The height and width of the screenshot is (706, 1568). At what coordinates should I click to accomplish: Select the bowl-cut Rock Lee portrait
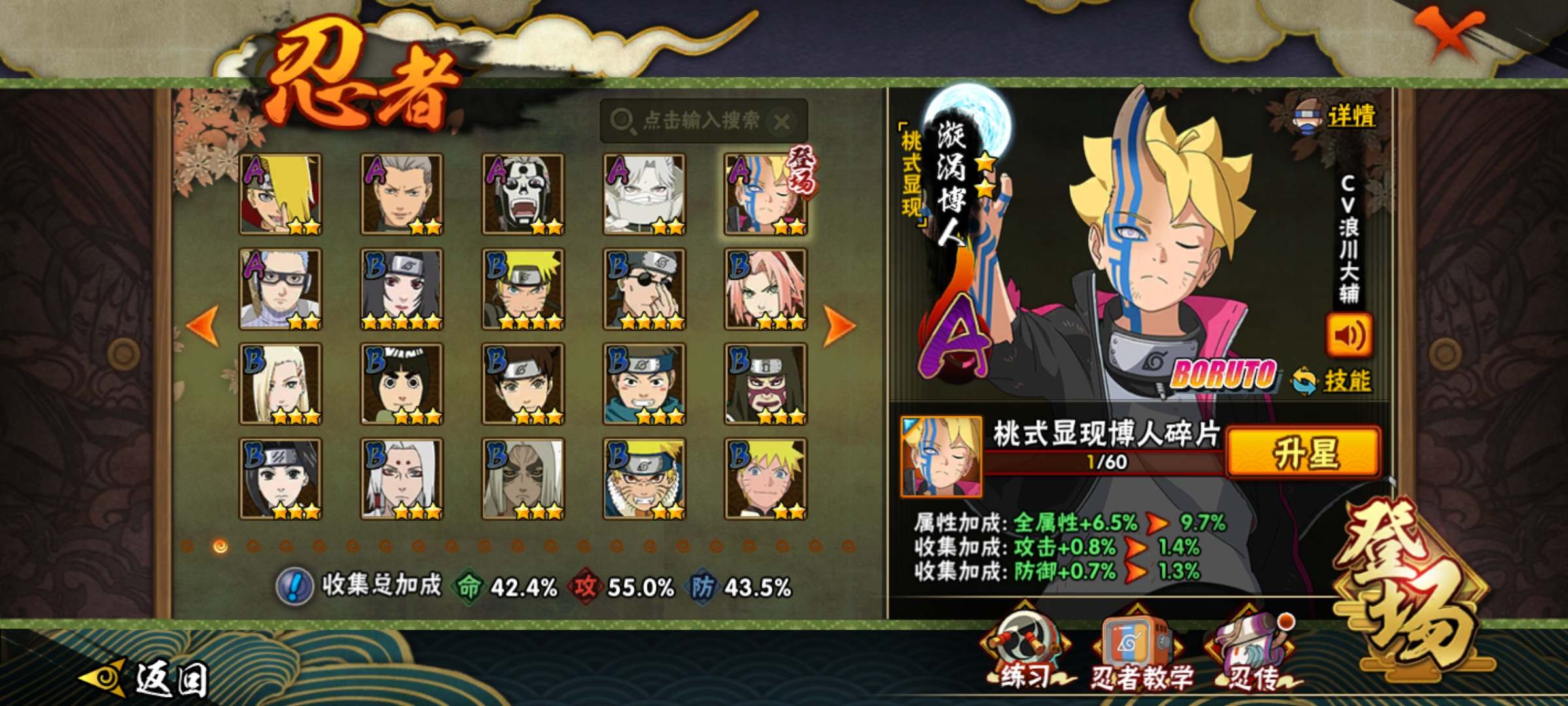pos(402,384)
